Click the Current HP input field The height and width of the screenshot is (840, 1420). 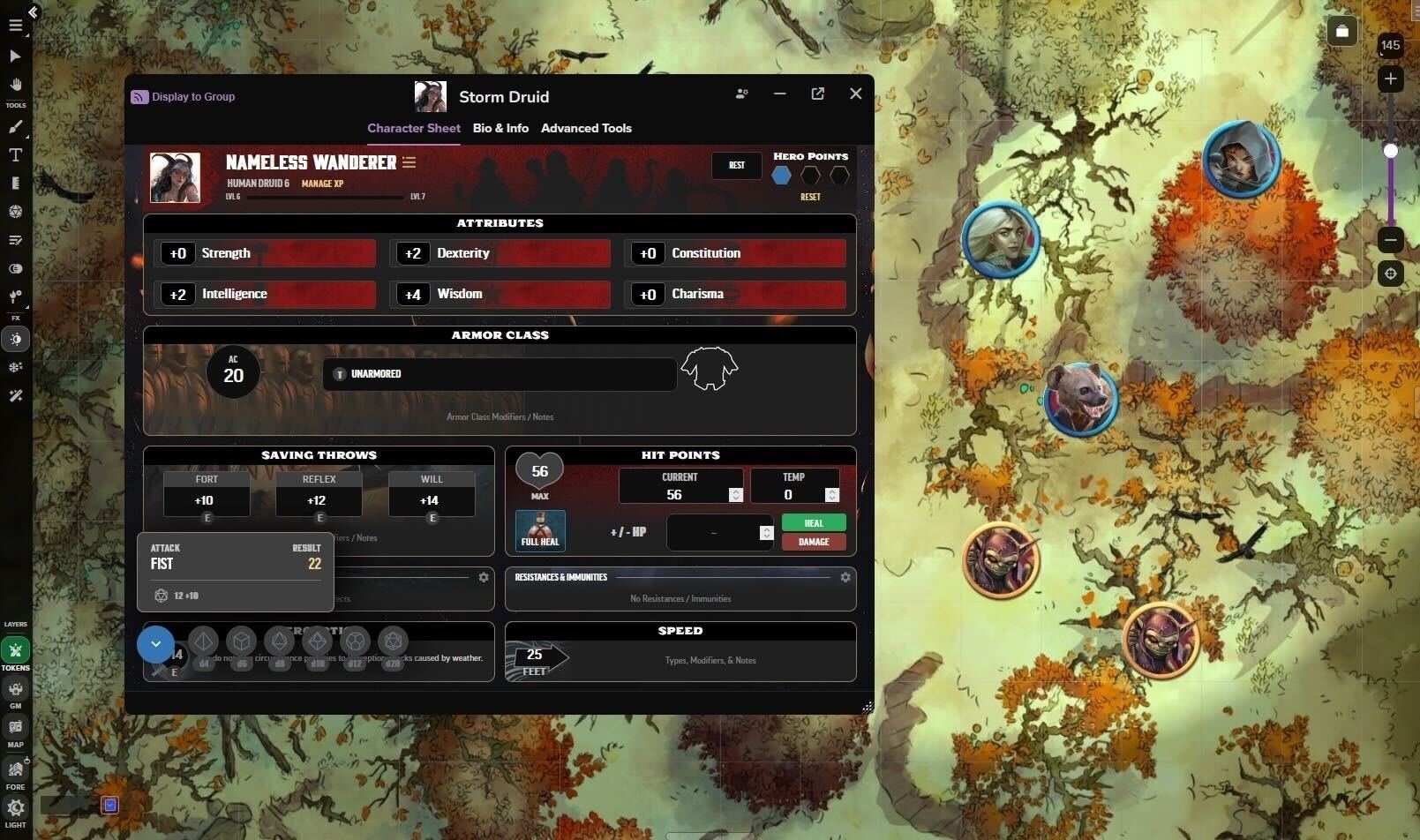pyautogui.click(x=675, y=494)
